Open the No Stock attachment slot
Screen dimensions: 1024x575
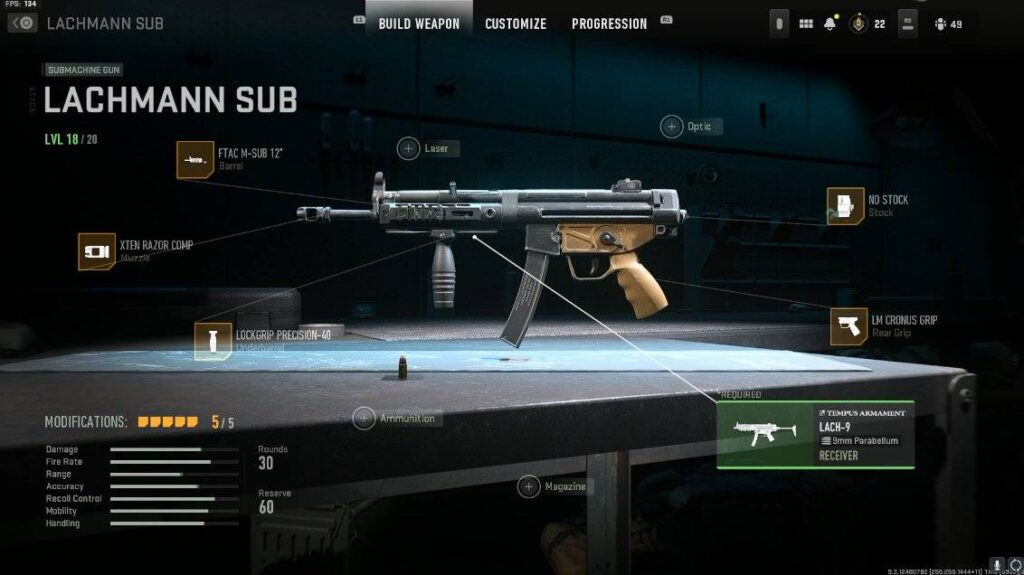click(x=846, y=206)
